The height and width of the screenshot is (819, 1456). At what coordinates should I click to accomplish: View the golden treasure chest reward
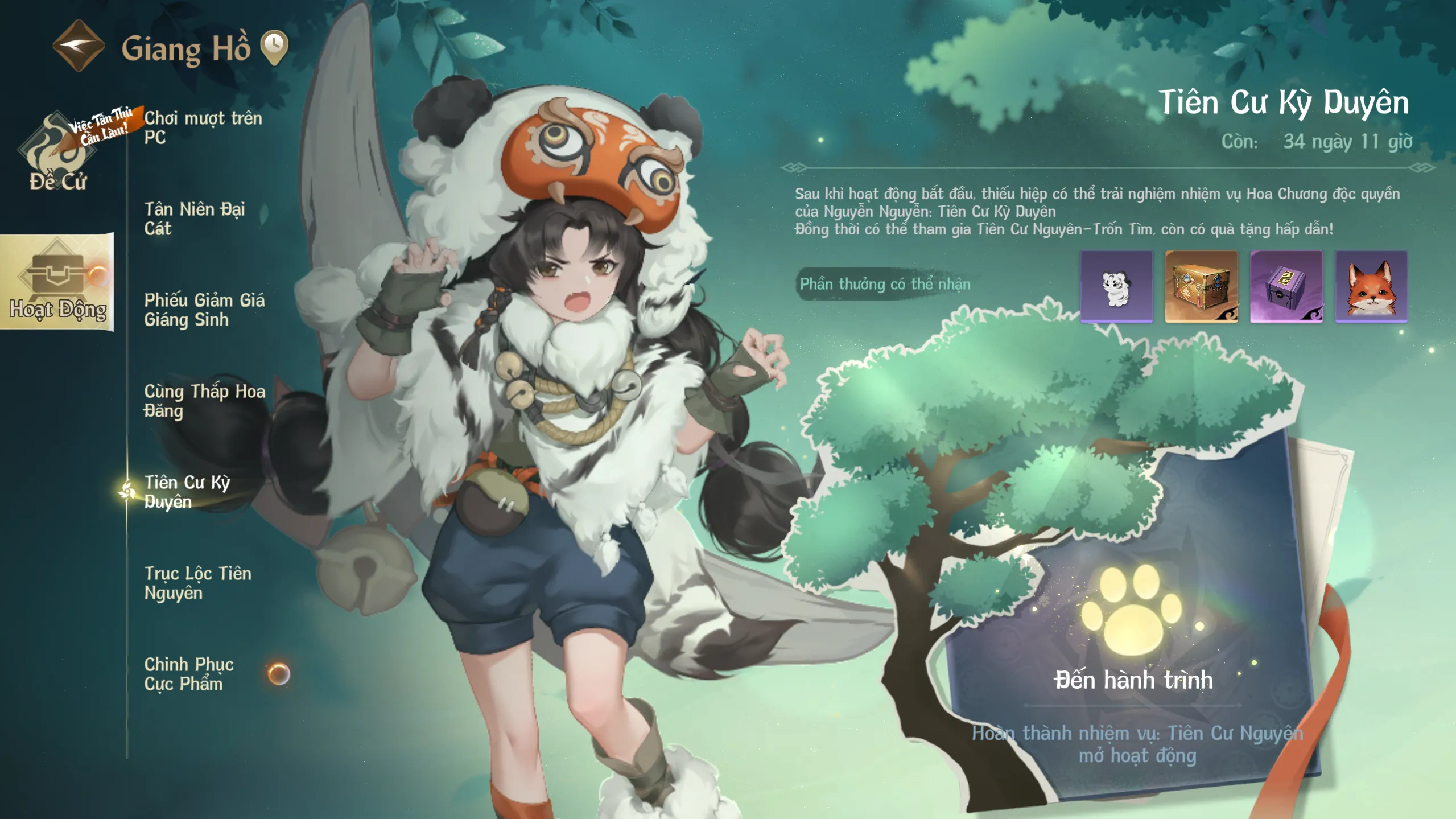(1201, 287)
